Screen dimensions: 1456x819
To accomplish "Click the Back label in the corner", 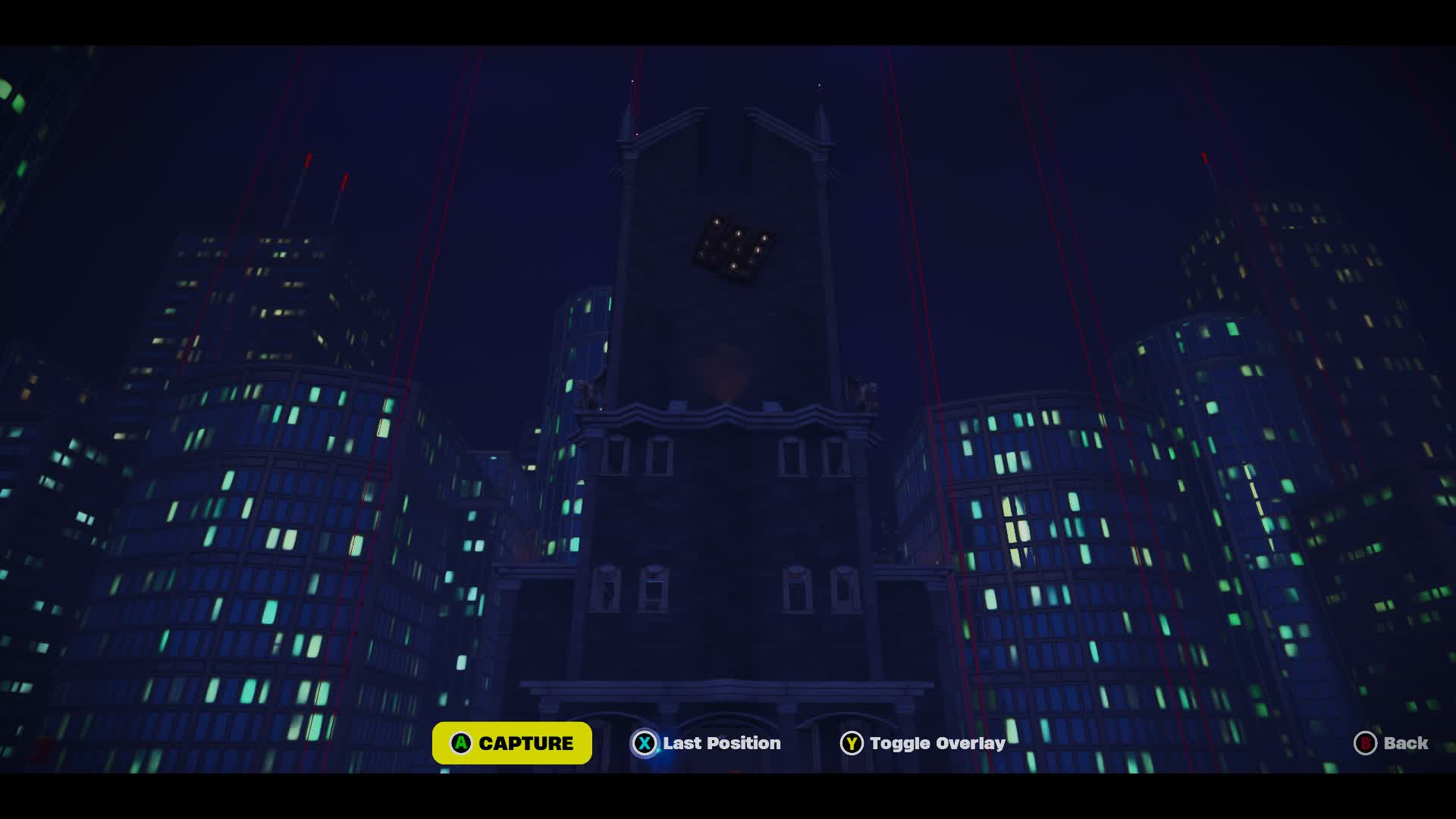I will click(x=1408, y=743).
